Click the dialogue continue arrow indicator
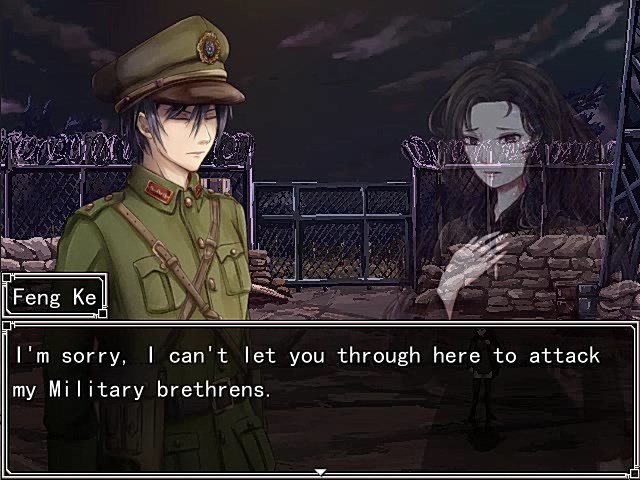The width and height of the screenshot is (640, 480). click(320, 471)
